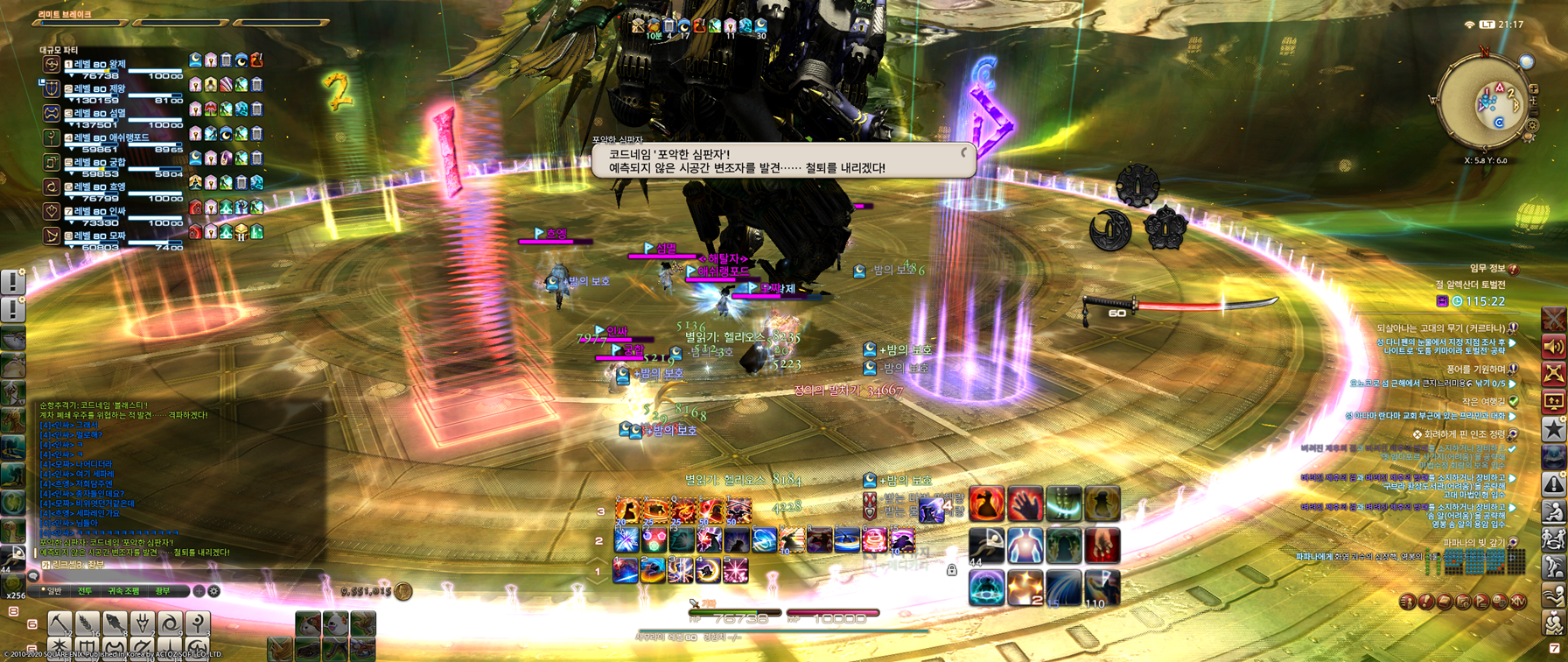Expand the arrow next to the 낚기 0/5 fishing objective
Image resolution: width=1568 pixels, height=662 pixels.
coord(1512,383)
